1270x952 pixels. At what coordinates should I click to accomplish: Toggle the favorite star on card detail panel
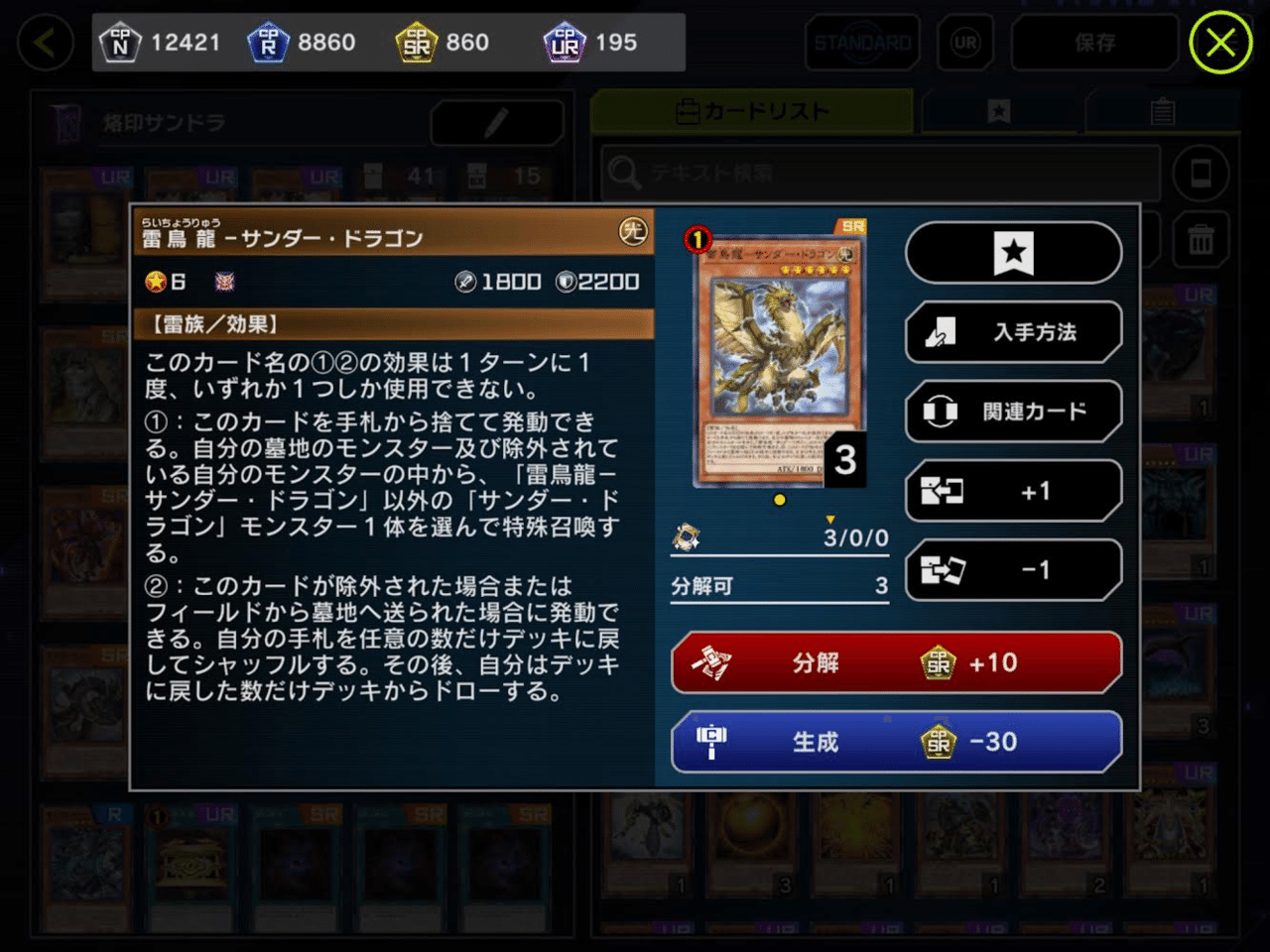click(1013, 253)
